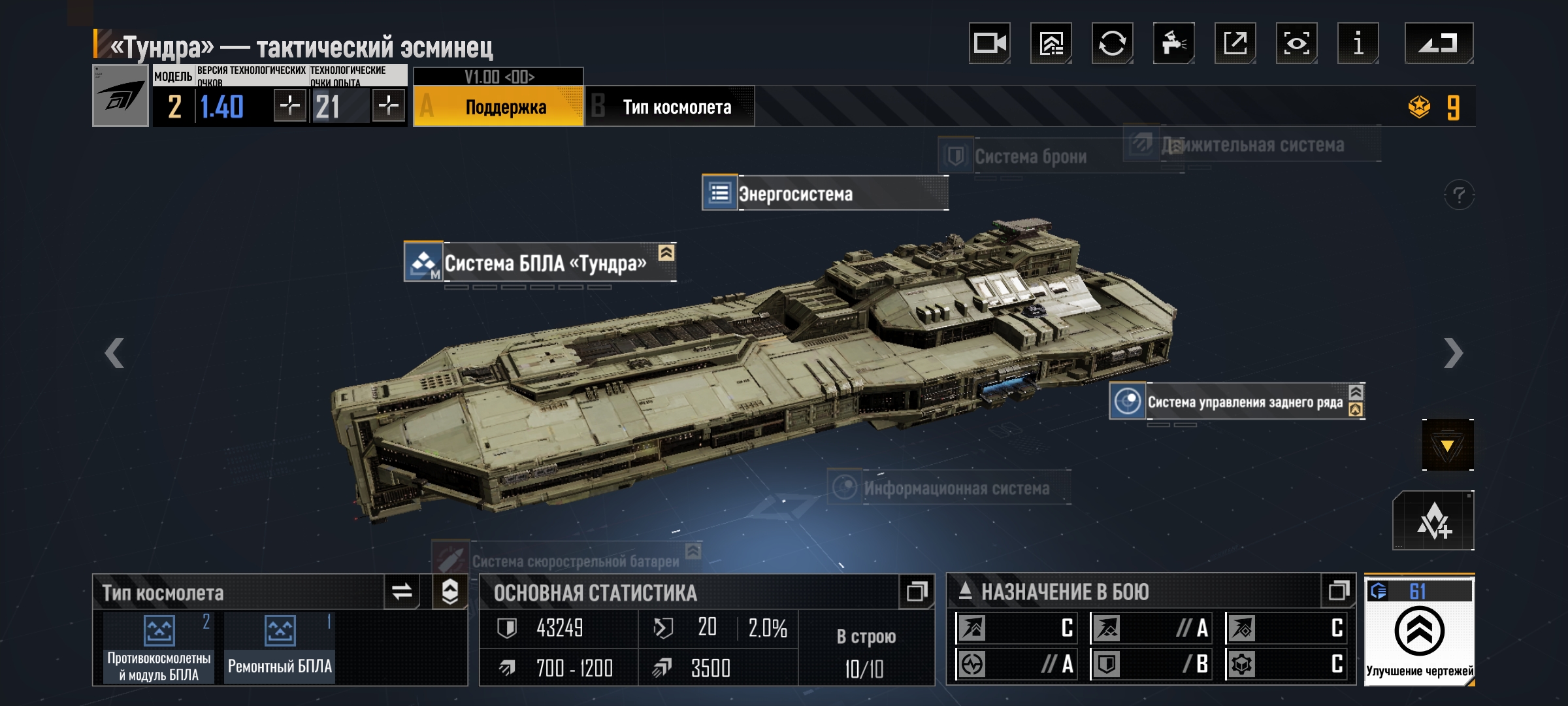
Task: Open the external share icon
Action: [x=1235, y=44]
